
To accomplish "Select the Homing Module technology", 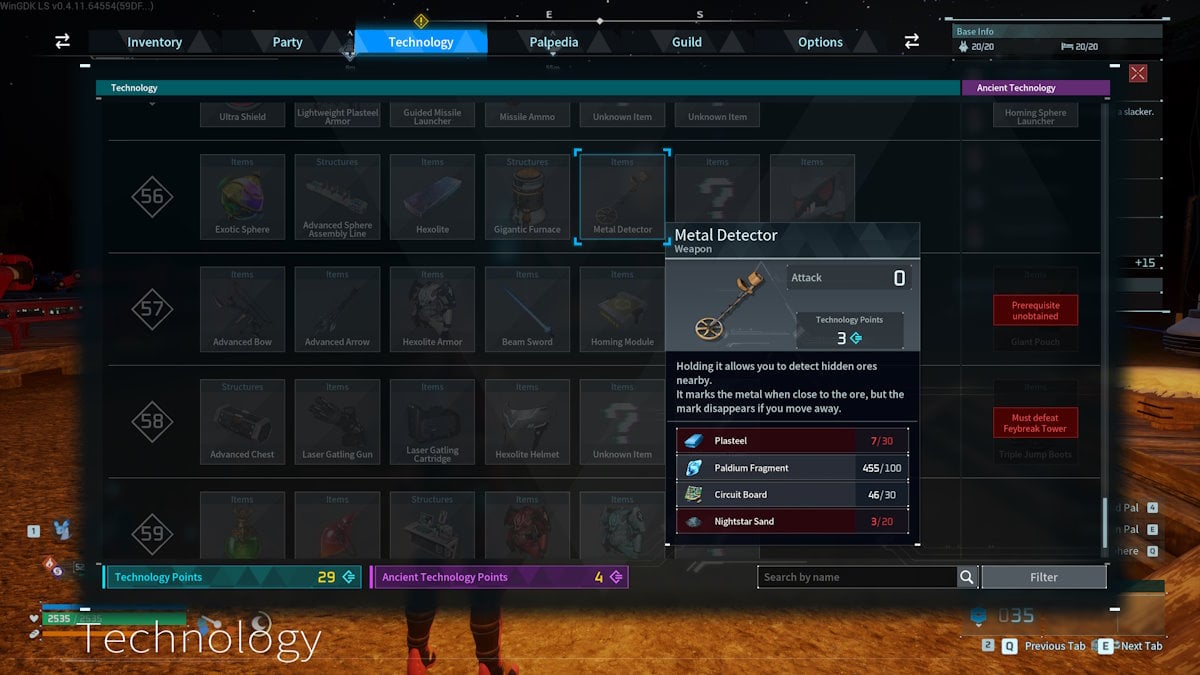I will pyautogui.click(x=622, y=309).
